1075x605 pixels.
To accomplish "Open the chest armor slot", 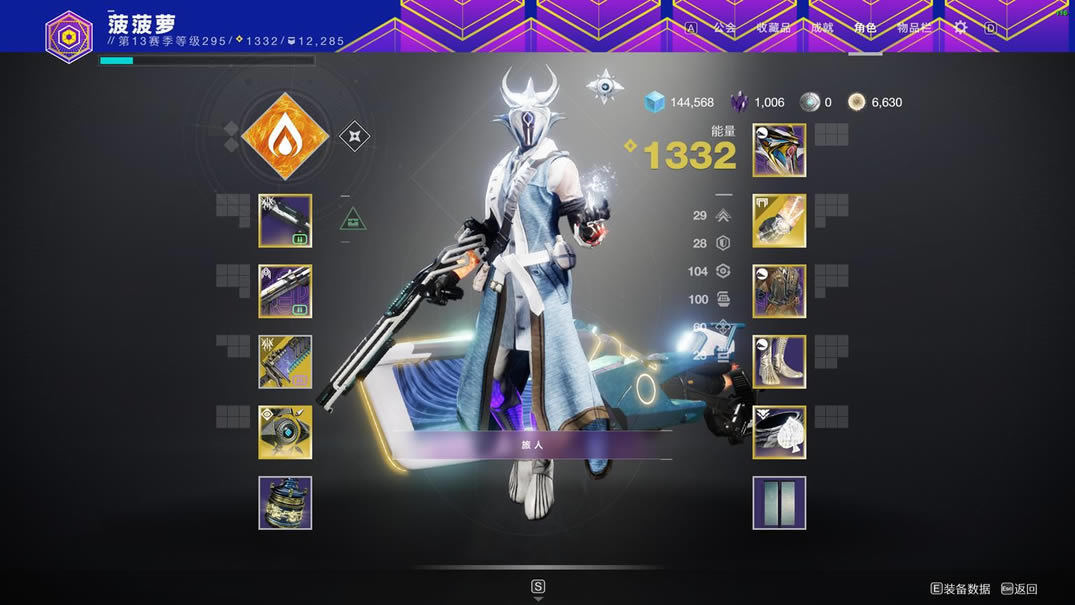I will pyautogui.click(x=779, y=291).
